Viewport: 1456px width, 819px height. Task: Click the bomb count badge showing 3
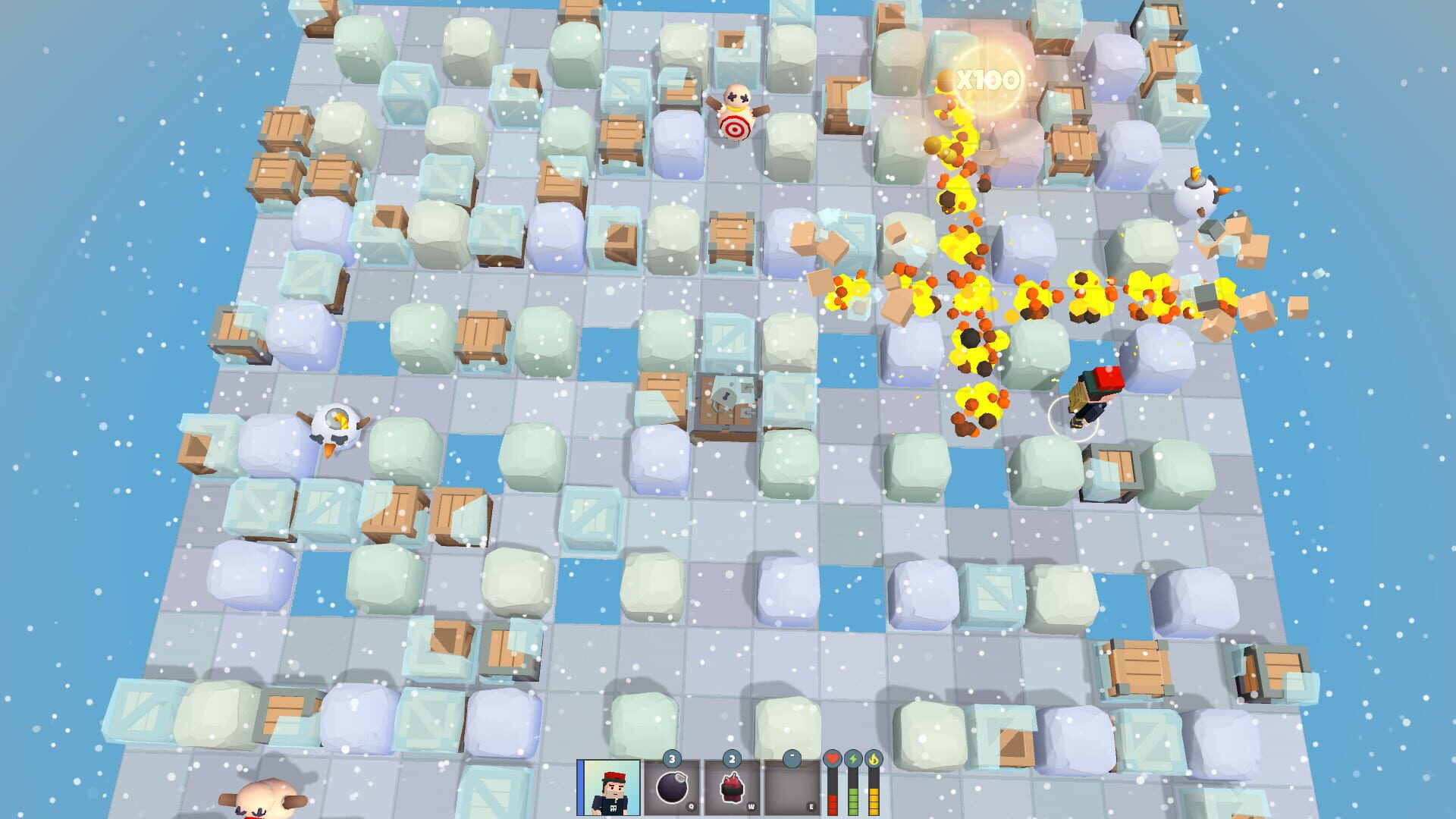[x=672, y=758]
